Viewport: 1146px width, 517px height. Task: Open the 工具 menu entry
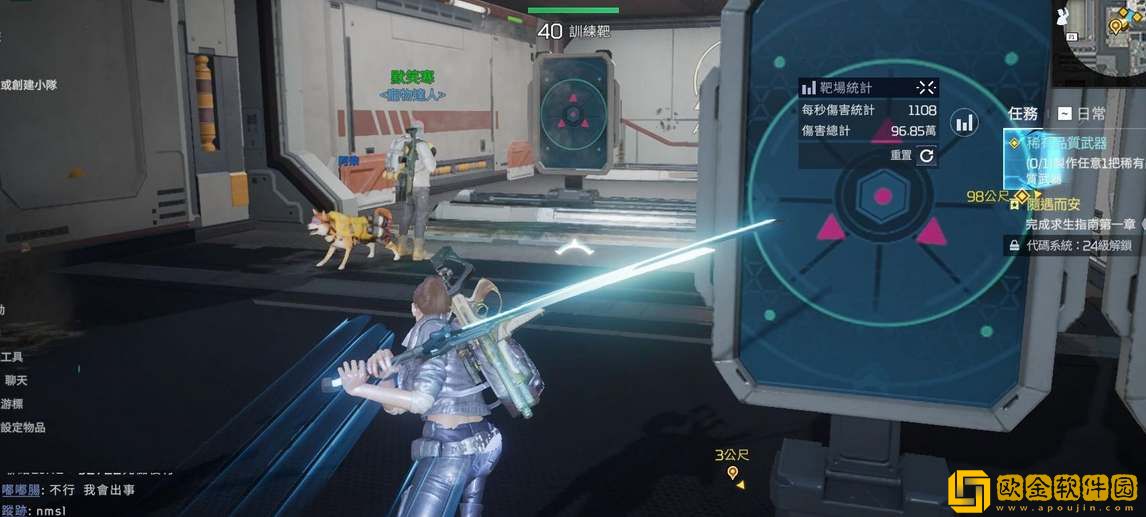coord(12,356)
